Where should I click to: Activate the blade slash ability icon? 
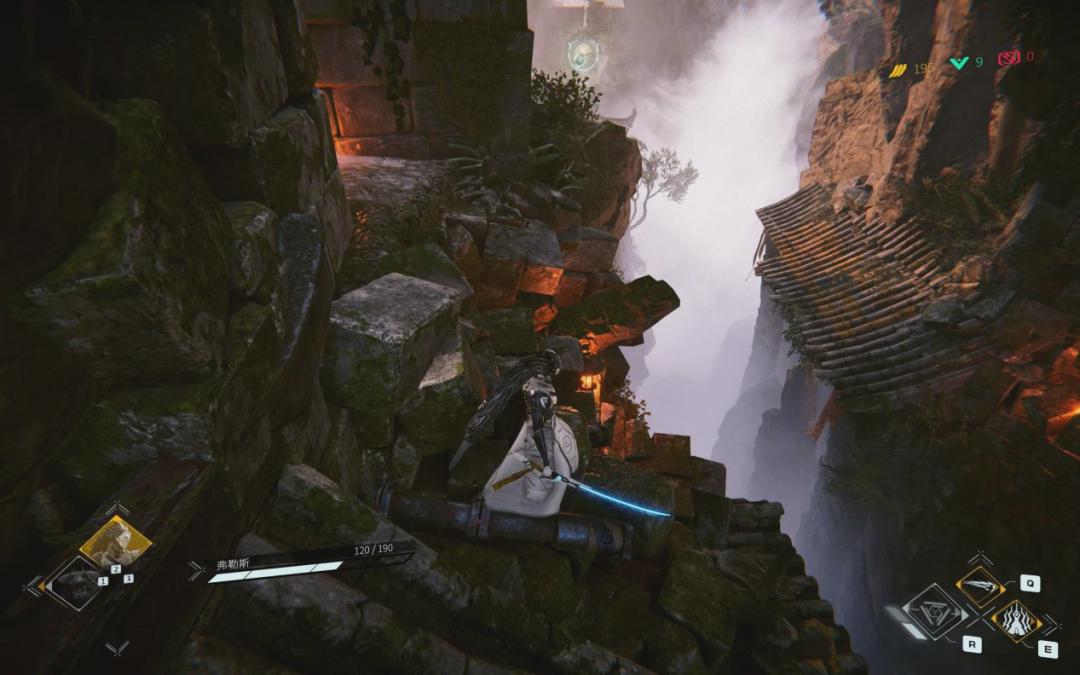pyautogui.click(x=979, y=587)
